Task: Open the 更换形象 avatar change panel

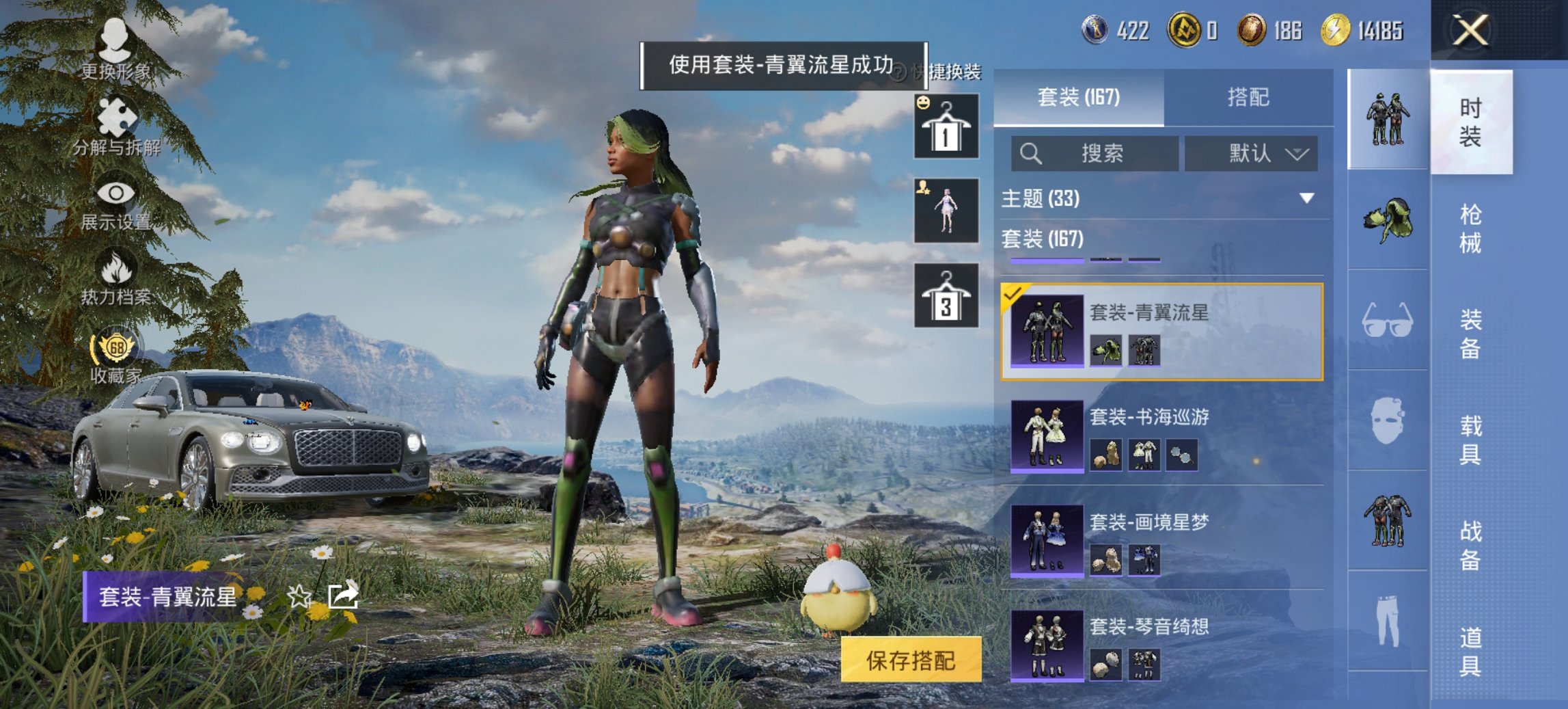Action: [x=116, y=55]
